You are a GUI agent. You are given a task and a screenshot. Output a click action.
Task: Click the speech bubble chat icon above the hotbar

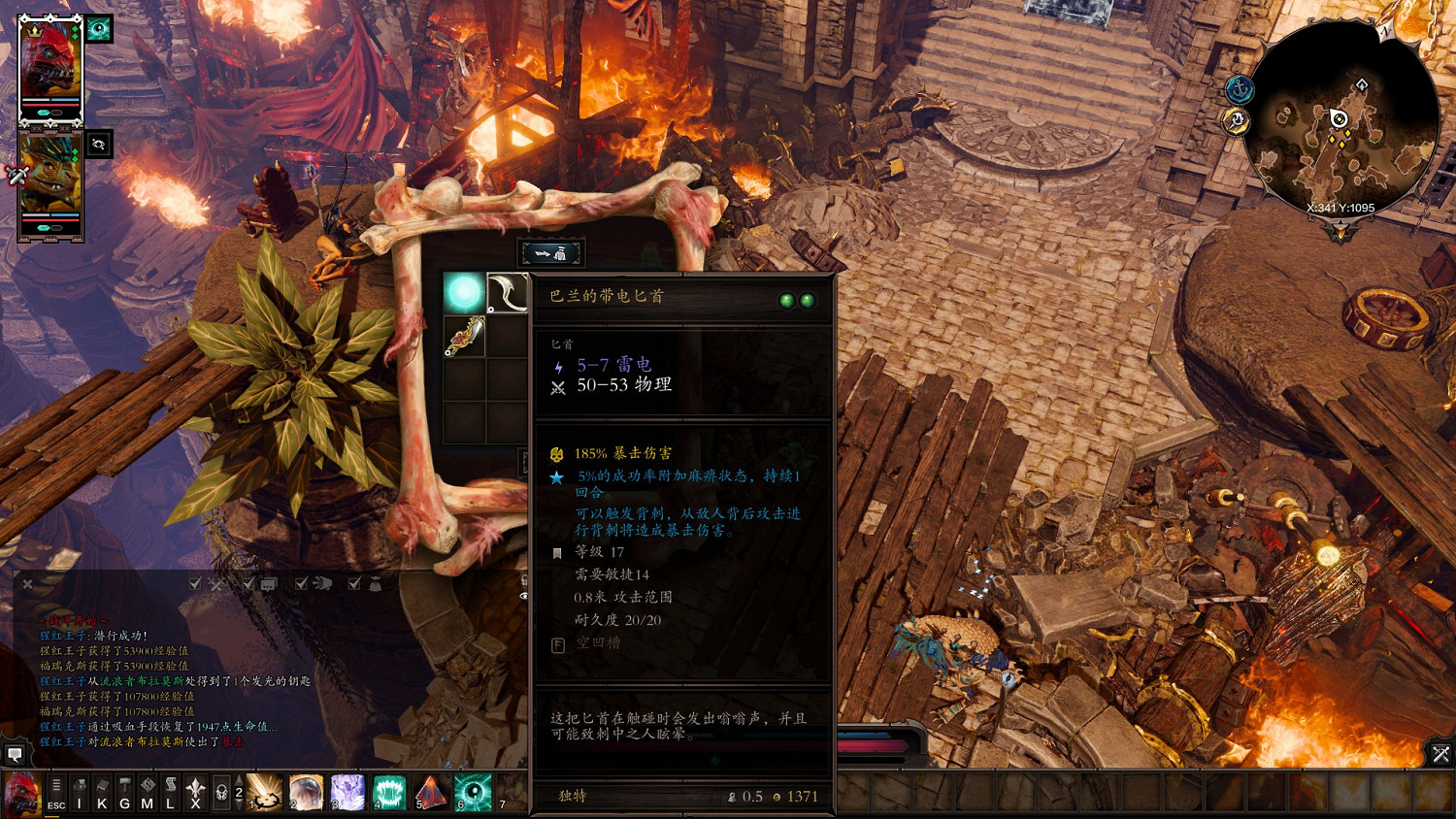[x=14, y=754]
